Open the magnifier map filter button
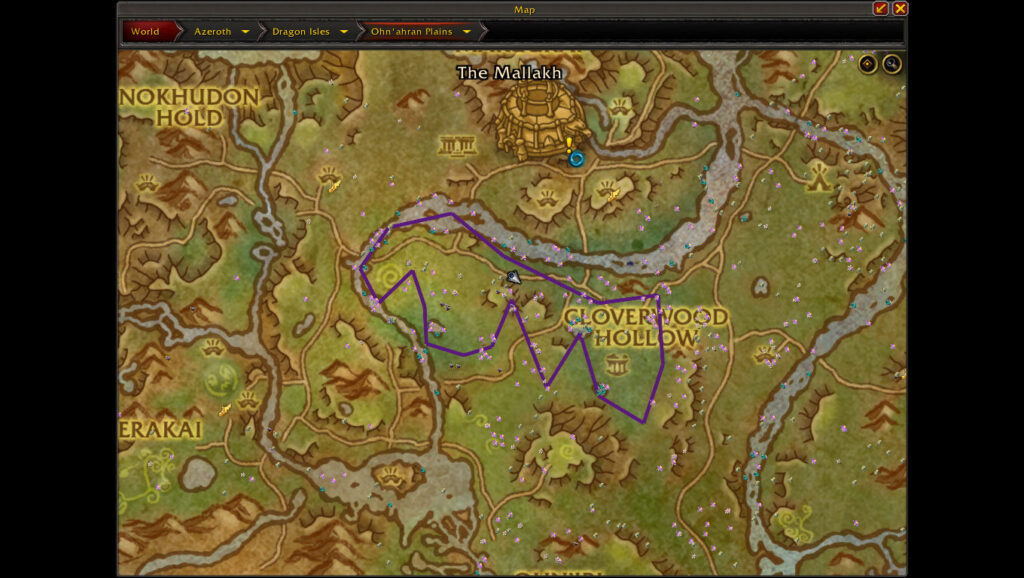Image resolution: width=1024 pixels, height=578 pixels. (x=891, y=64)
